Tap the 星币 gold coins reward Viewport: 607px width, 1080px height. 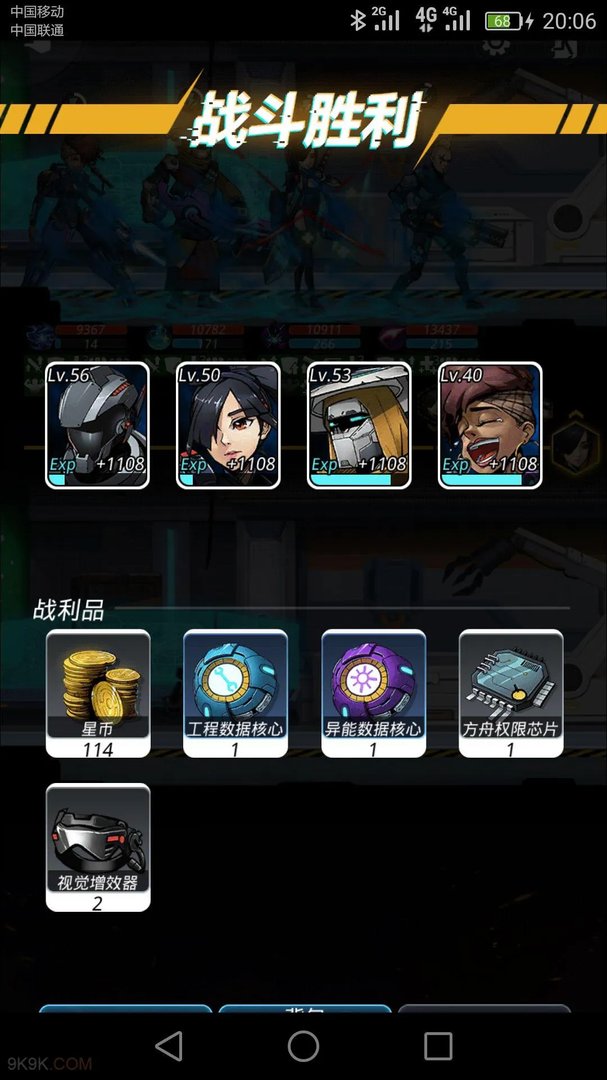tap(98, 692)
